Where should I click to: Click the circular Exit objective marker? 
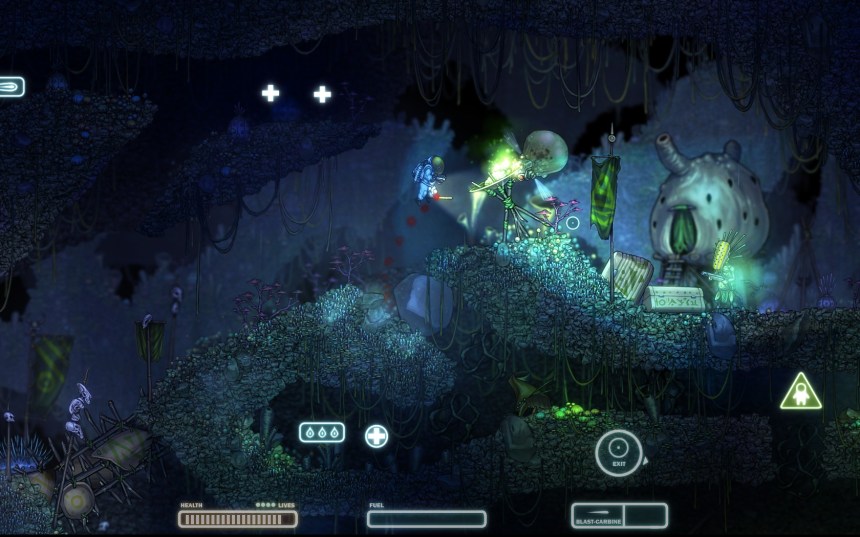pyautogui.click(x=618, y=452)
